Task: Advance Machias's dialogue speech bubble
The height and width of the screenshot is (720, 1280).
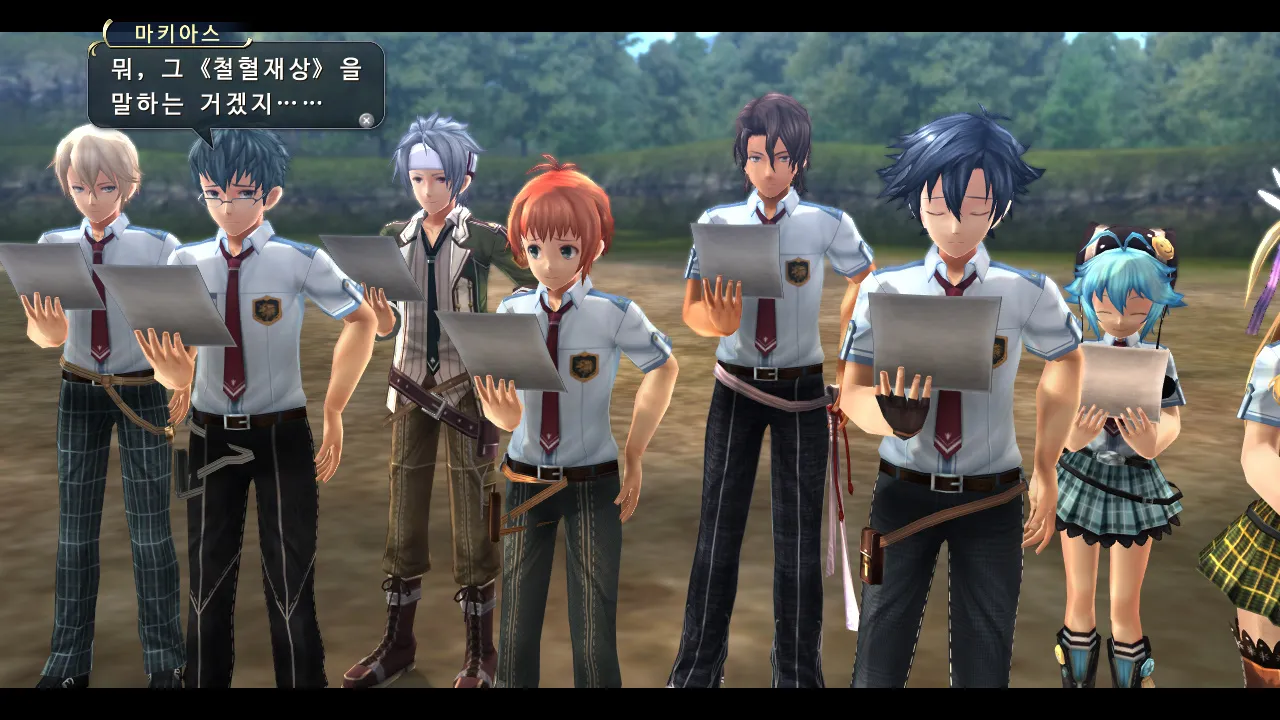Action: click(366, 120)
